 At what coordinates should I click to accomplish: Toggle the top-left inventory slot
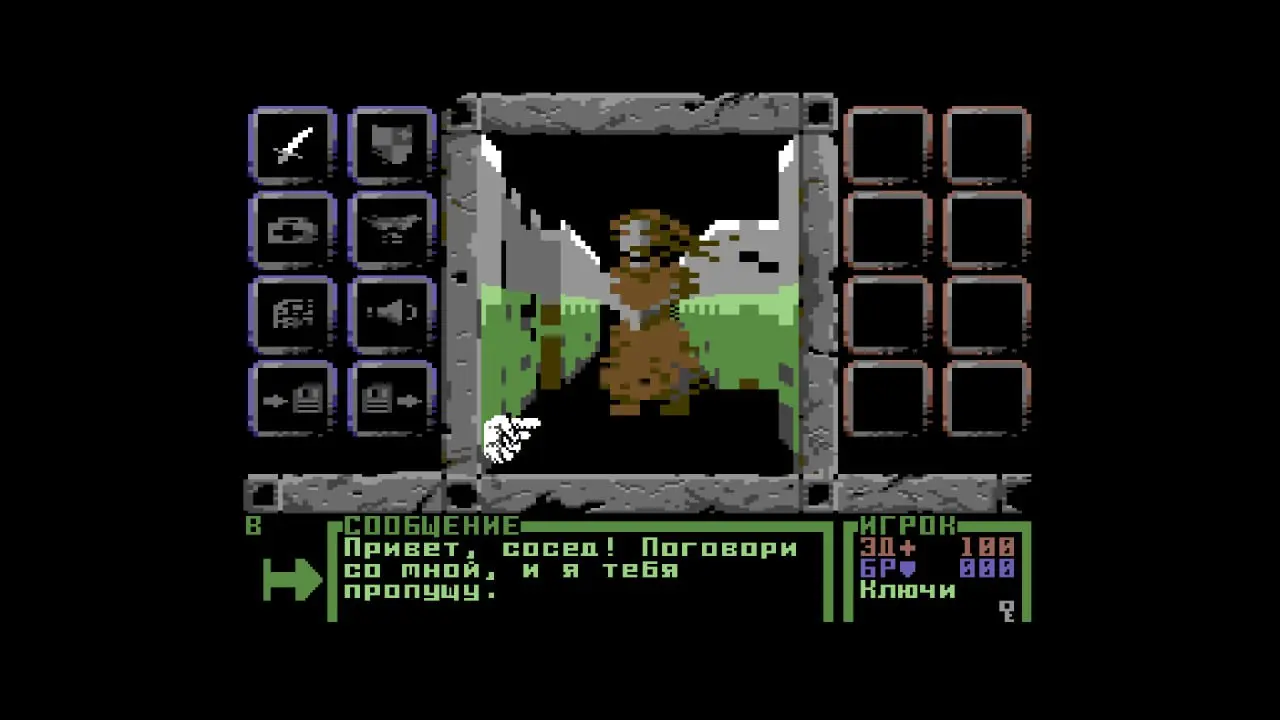(888, 145)
